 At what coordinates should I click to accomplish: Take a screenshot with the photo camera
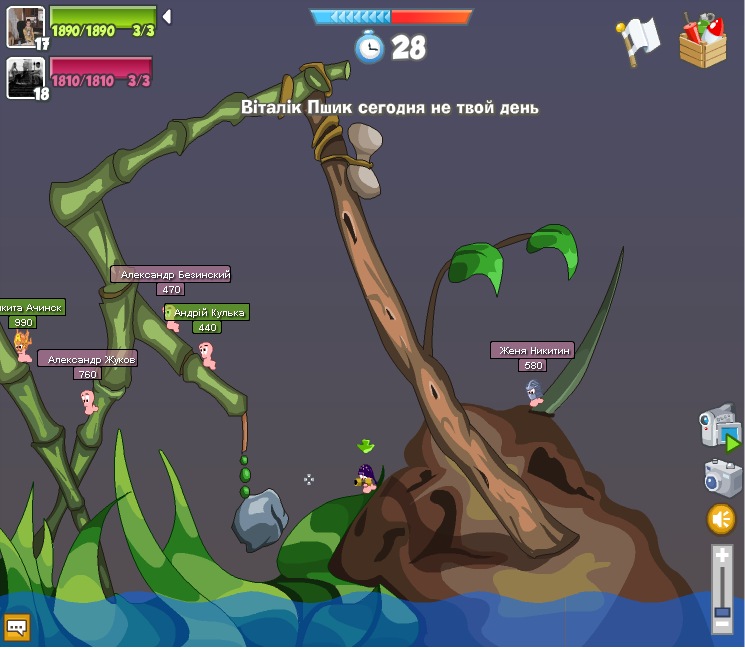coord(721,478)
